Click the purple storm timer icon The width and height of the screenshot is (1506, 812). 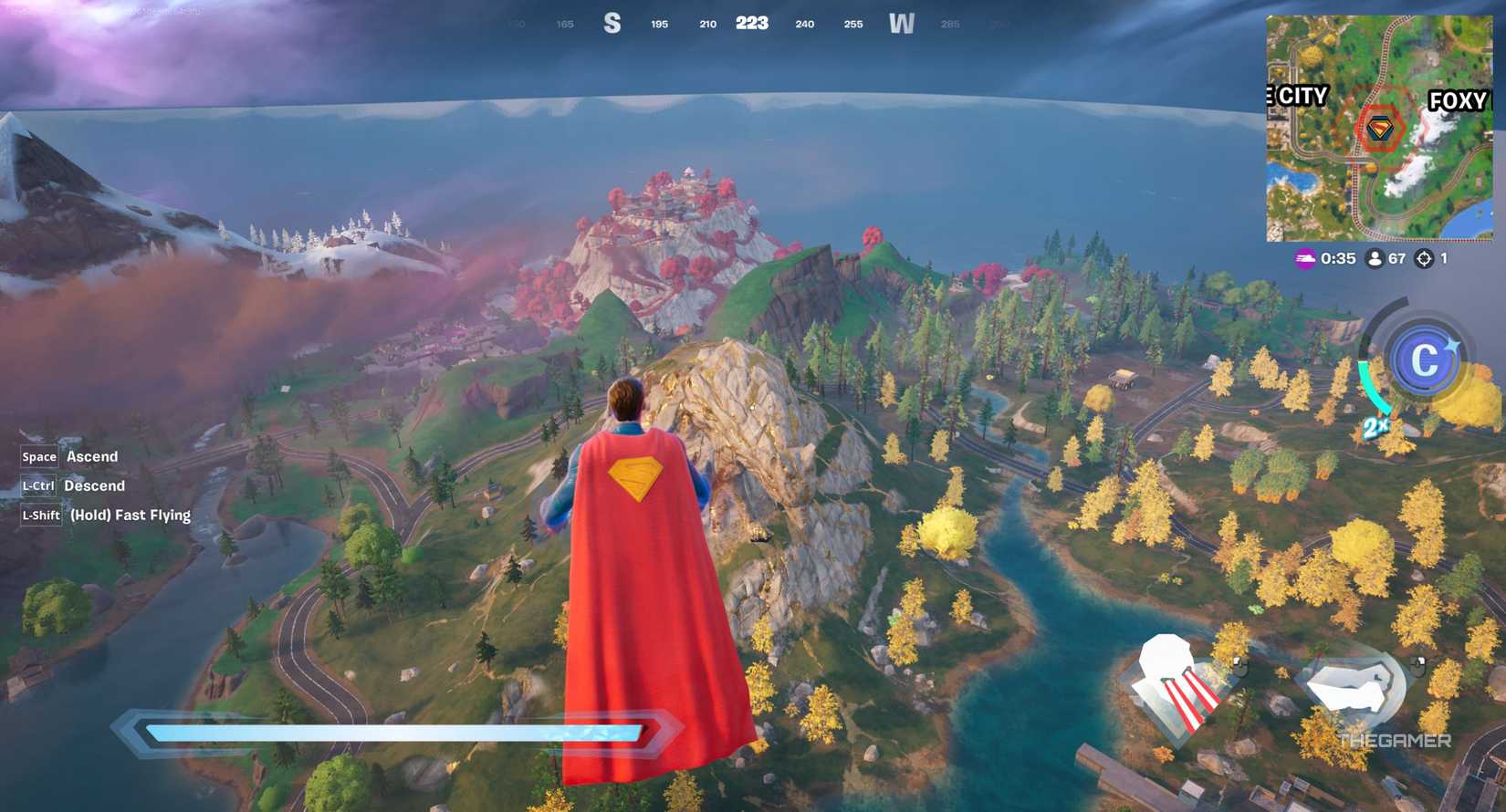pyautogui.click(x=1303, y=258)
